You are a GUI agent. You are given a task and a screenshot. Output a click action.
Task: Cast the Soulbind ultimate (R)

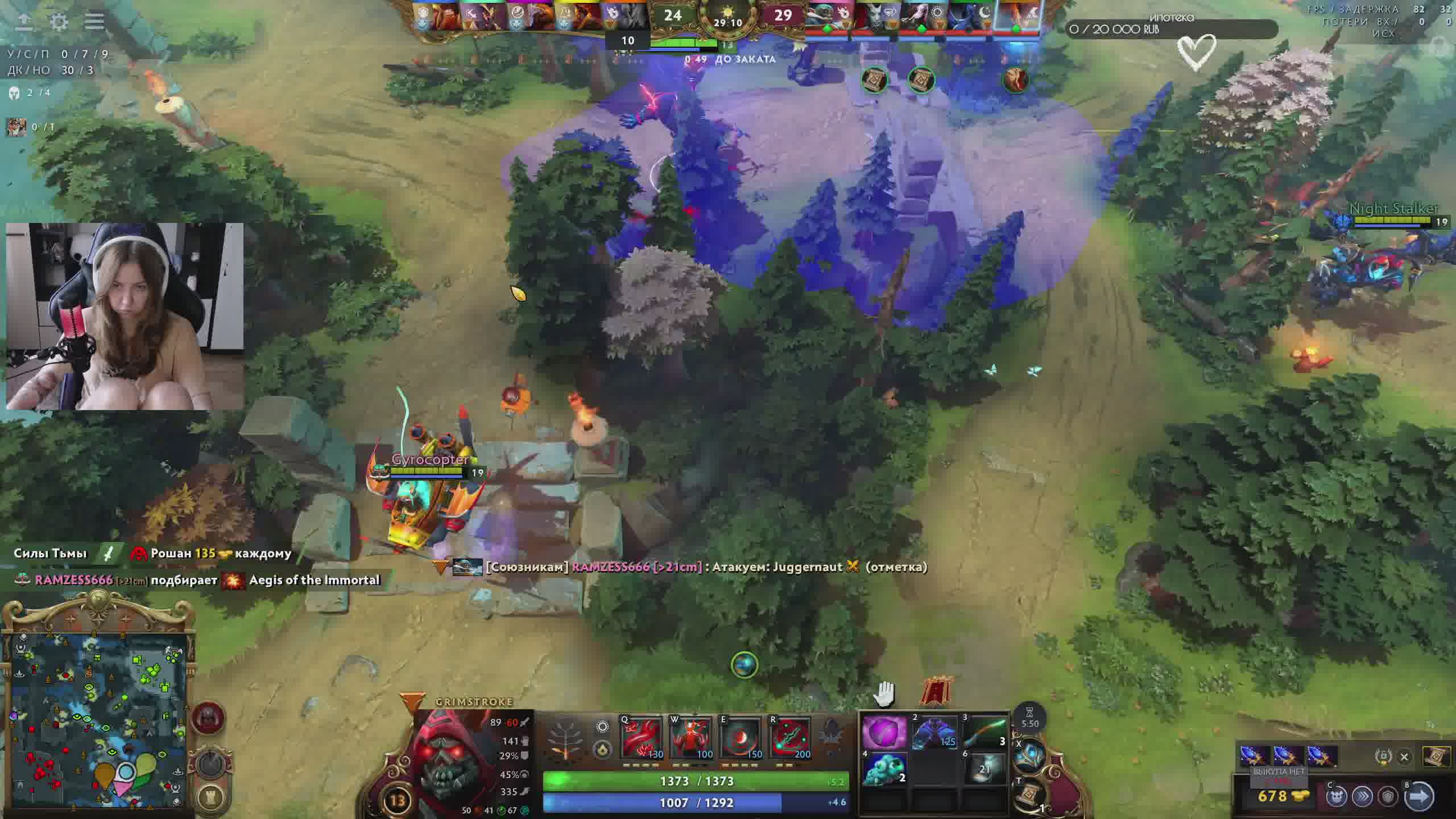point(790,738)
